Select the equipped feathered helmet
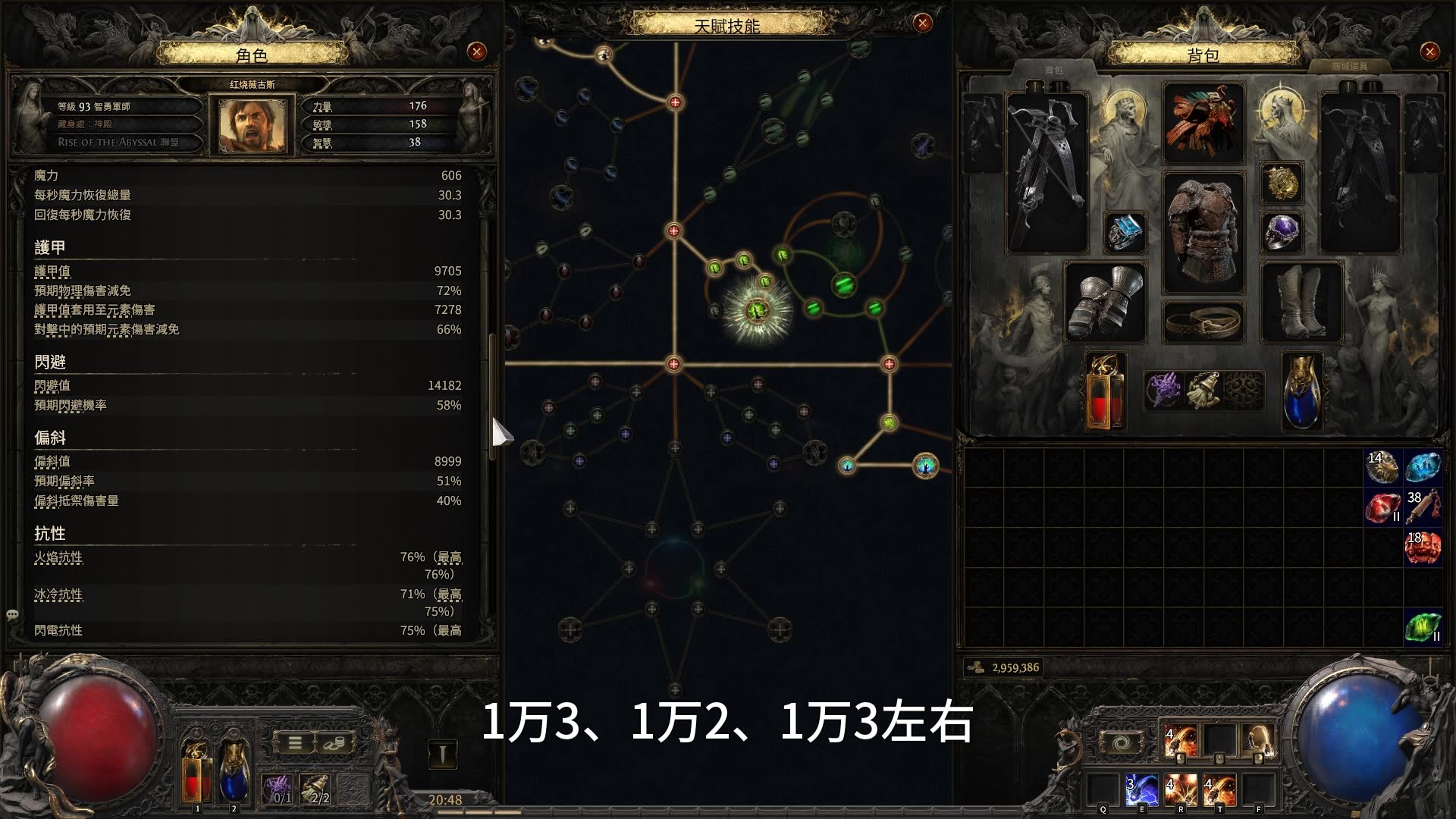This screenshot has width=1456, height=819. pos(1203,123)
